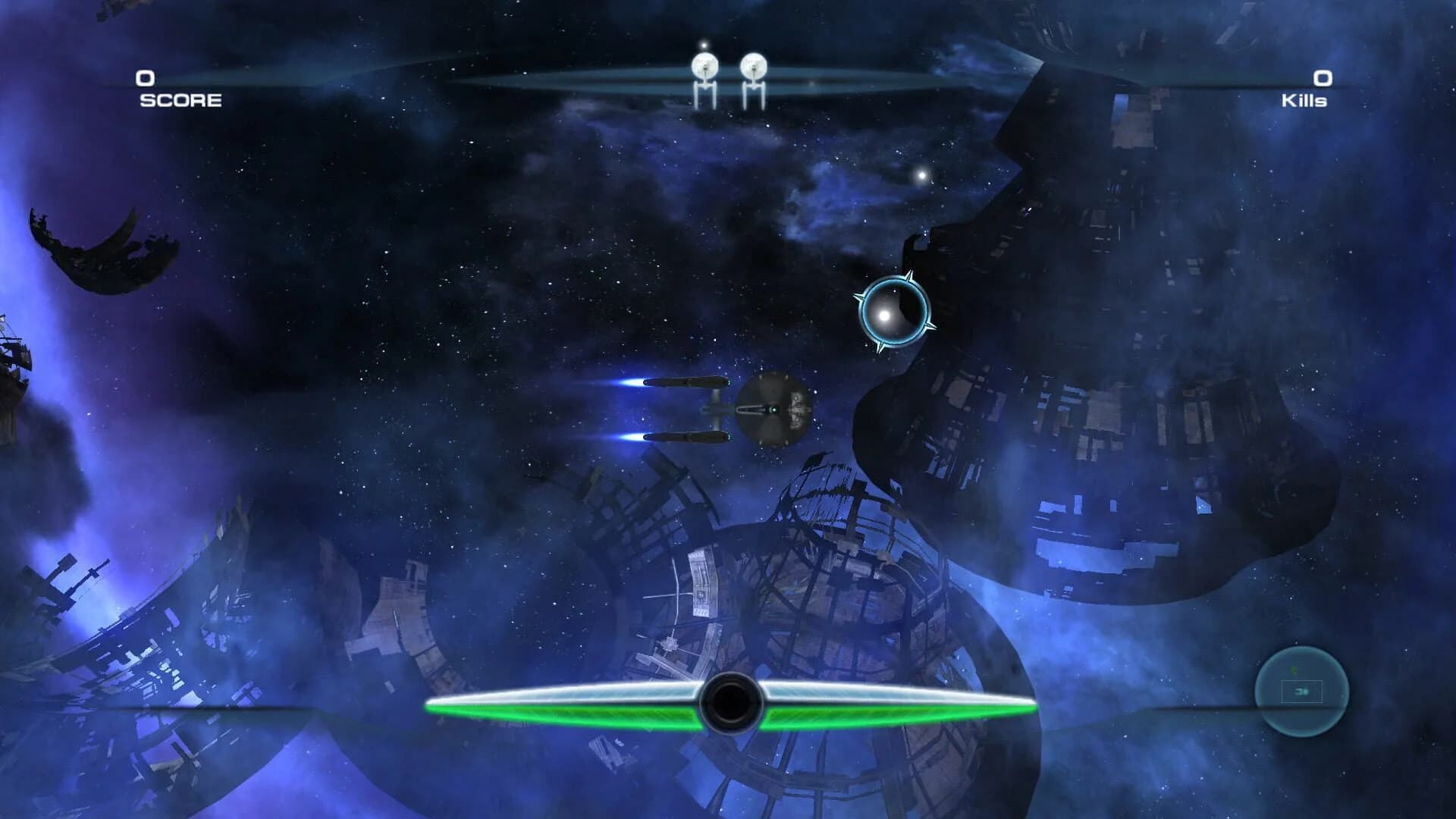Click the yellow blip on the radar

click(x=1294, y=670)
